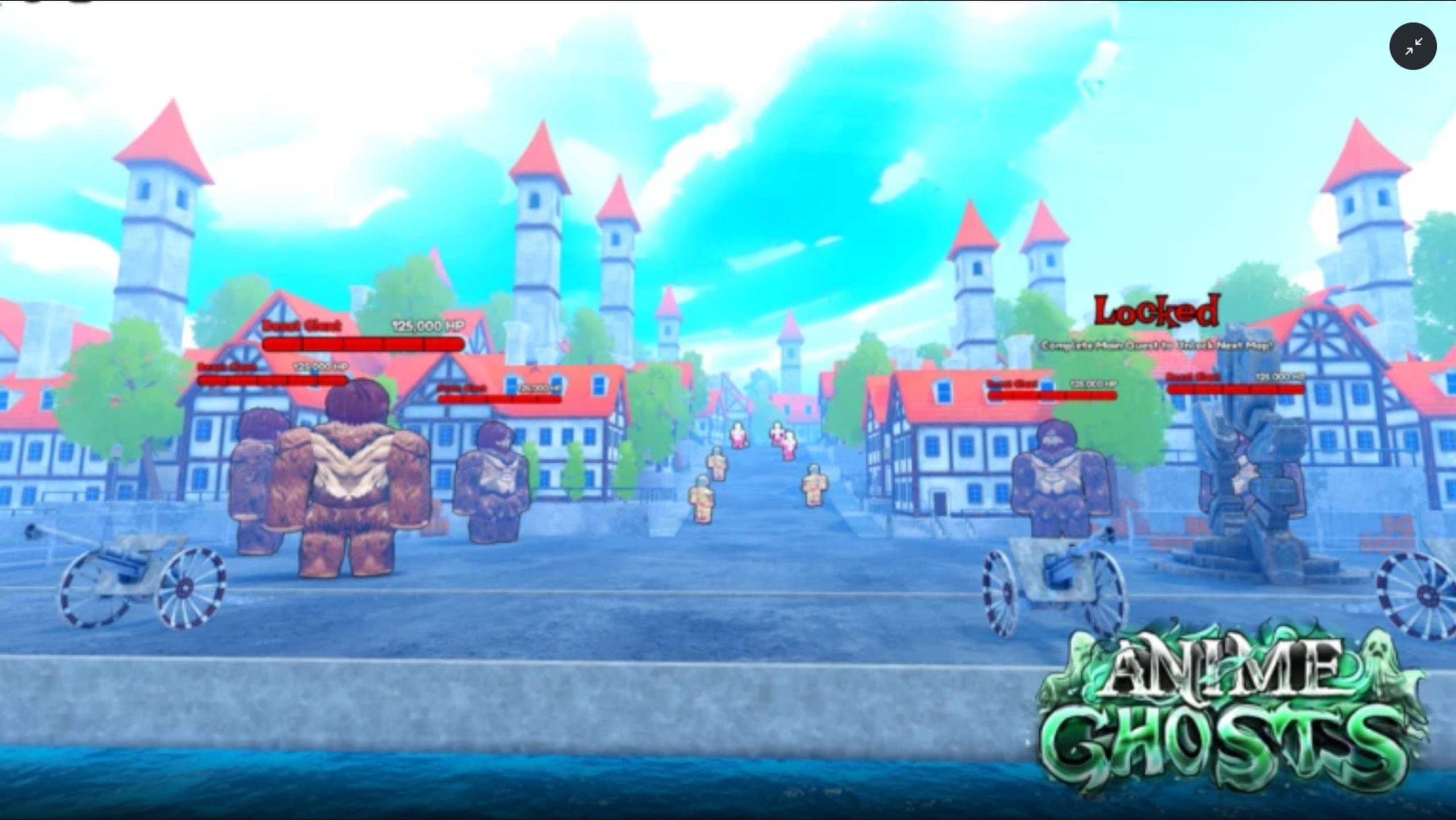Collapse the fullscreen image view
The width and height of the screenshot is (1456, 820).
1413,46
